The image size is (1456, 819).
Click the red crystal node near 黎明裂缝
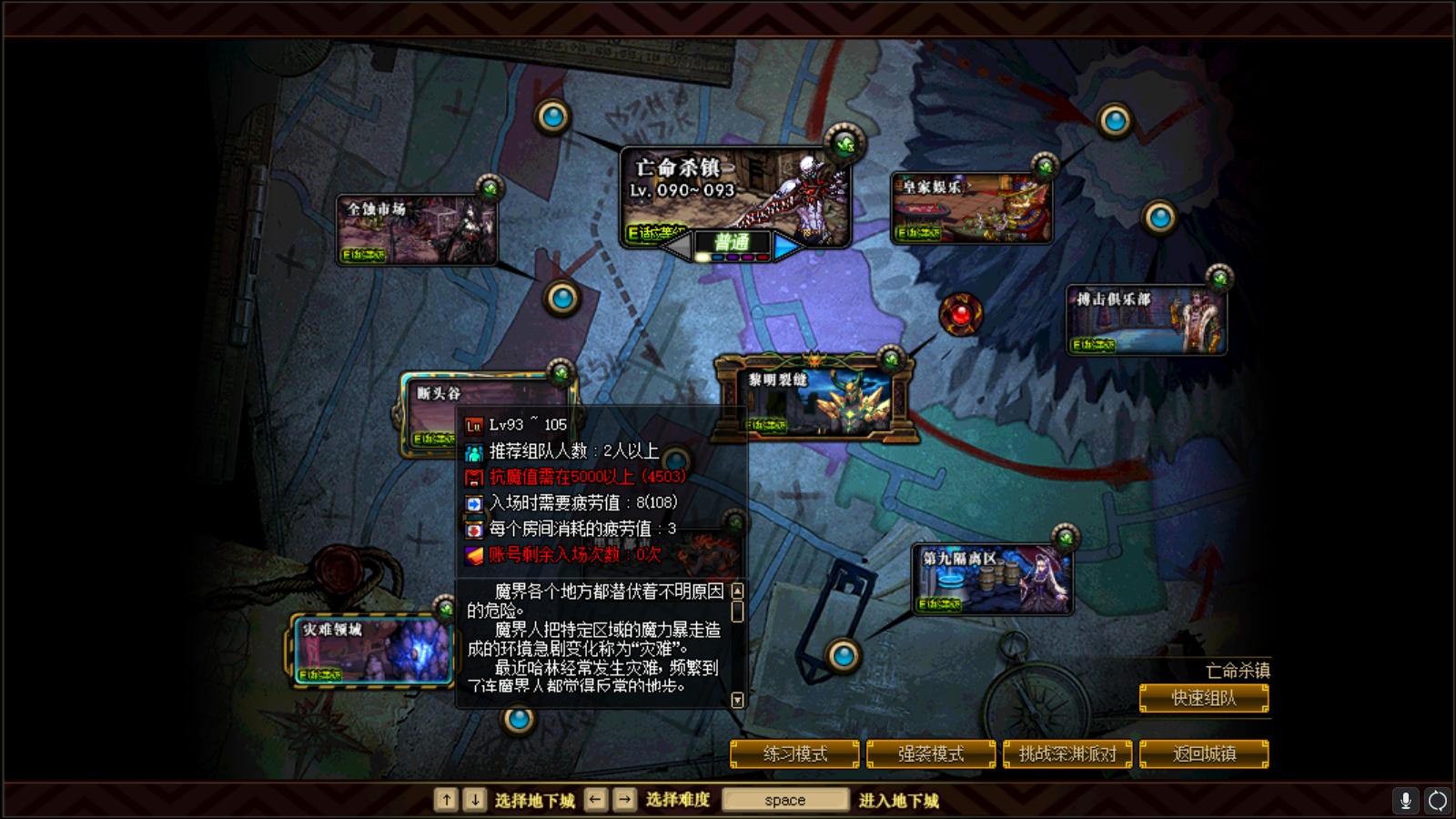960,314
